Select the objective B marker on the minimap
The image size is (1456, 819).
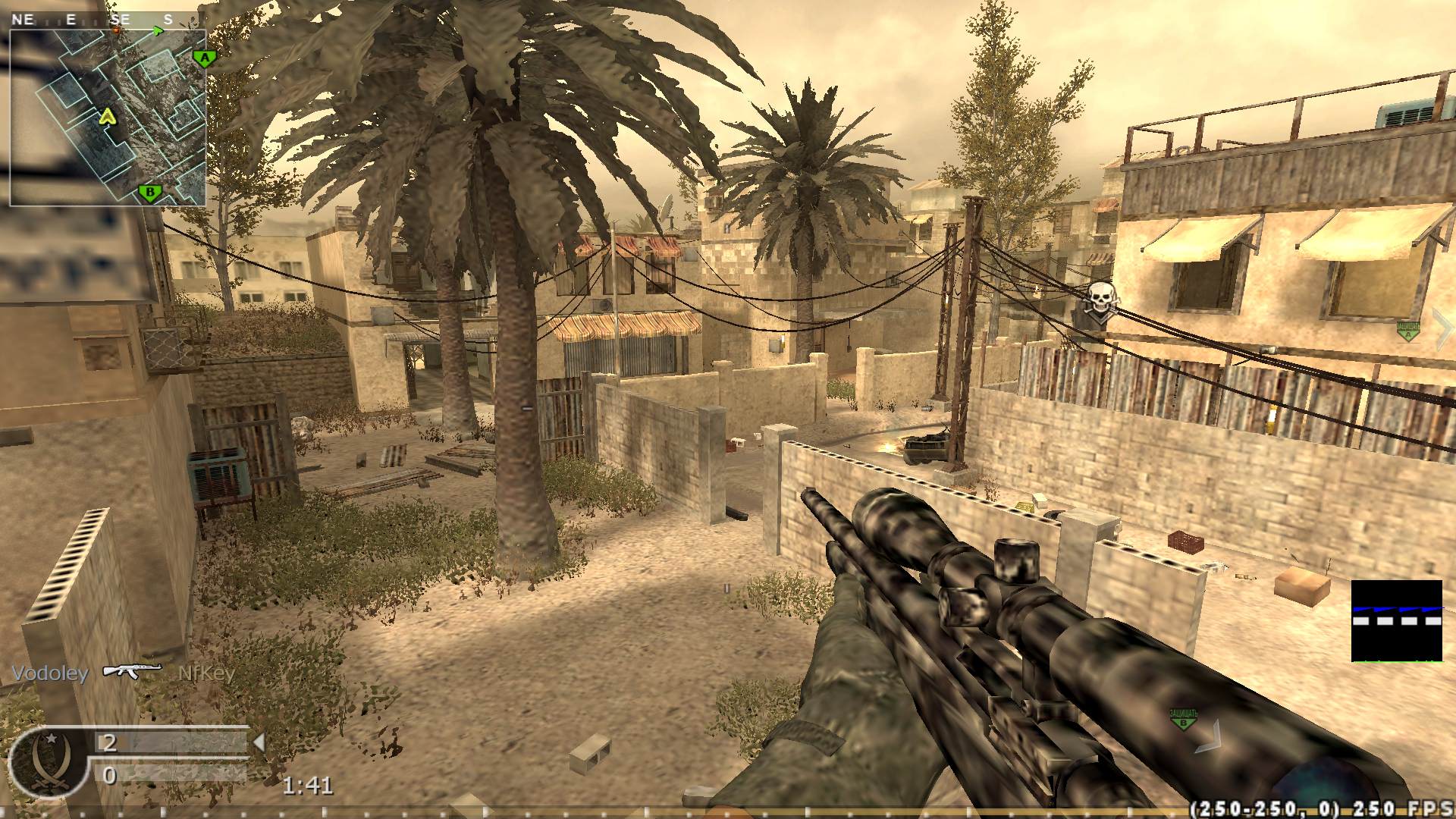coord(150,191)
